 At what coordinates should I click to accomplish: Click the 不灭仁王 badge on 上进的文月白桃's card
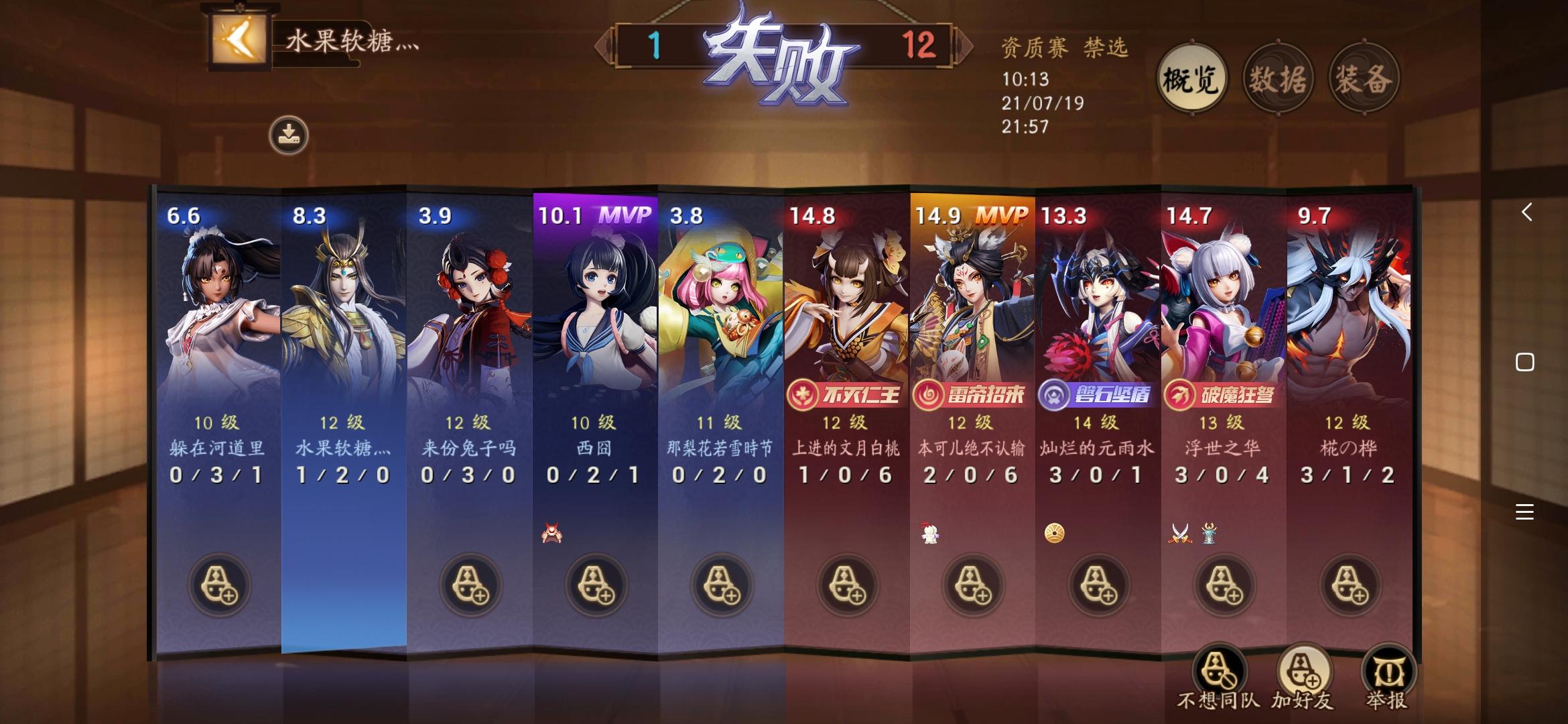tap(844, 395)
